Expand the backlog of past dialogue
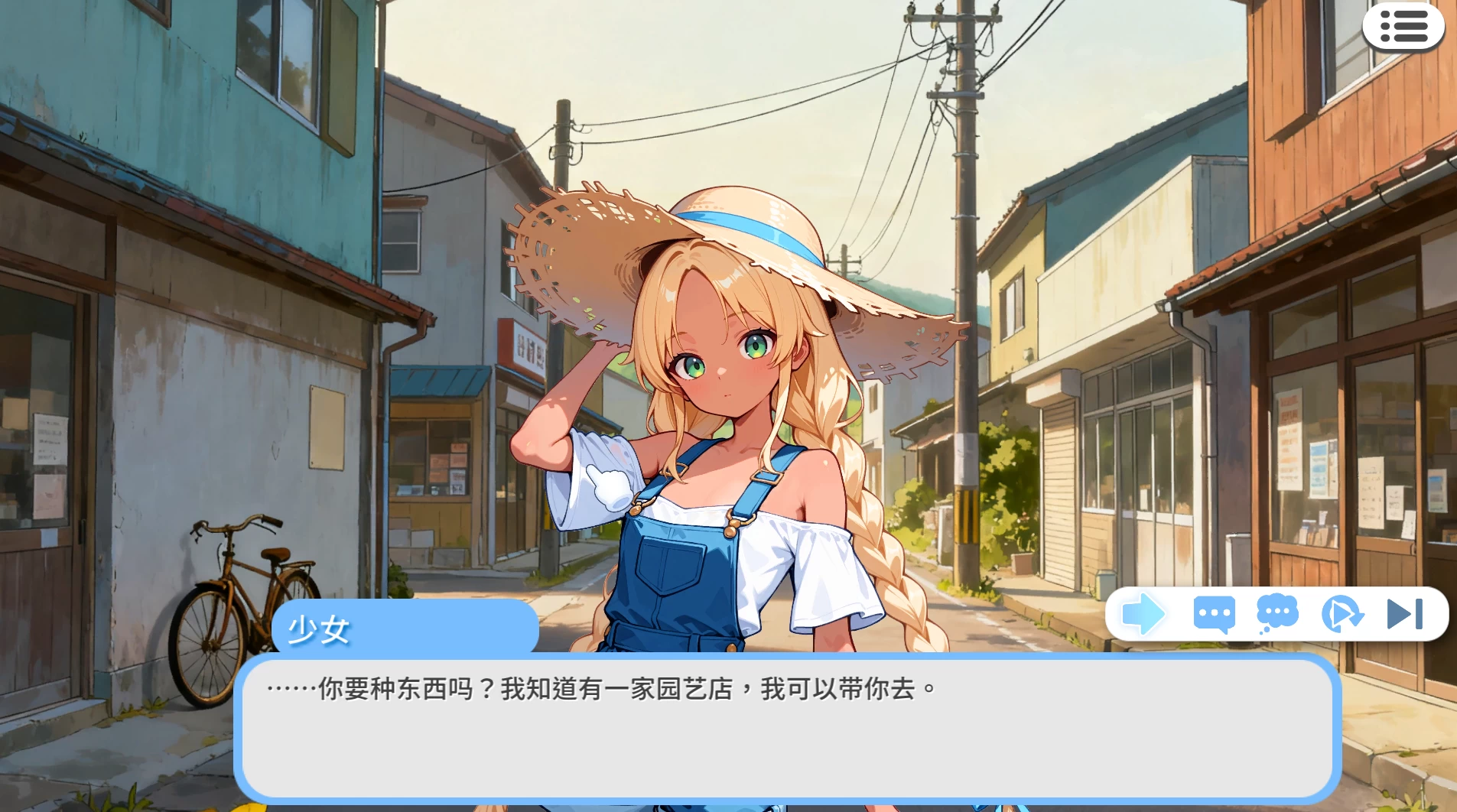1457x812 pixels. pyautogui.click(x=1213, y=614)
